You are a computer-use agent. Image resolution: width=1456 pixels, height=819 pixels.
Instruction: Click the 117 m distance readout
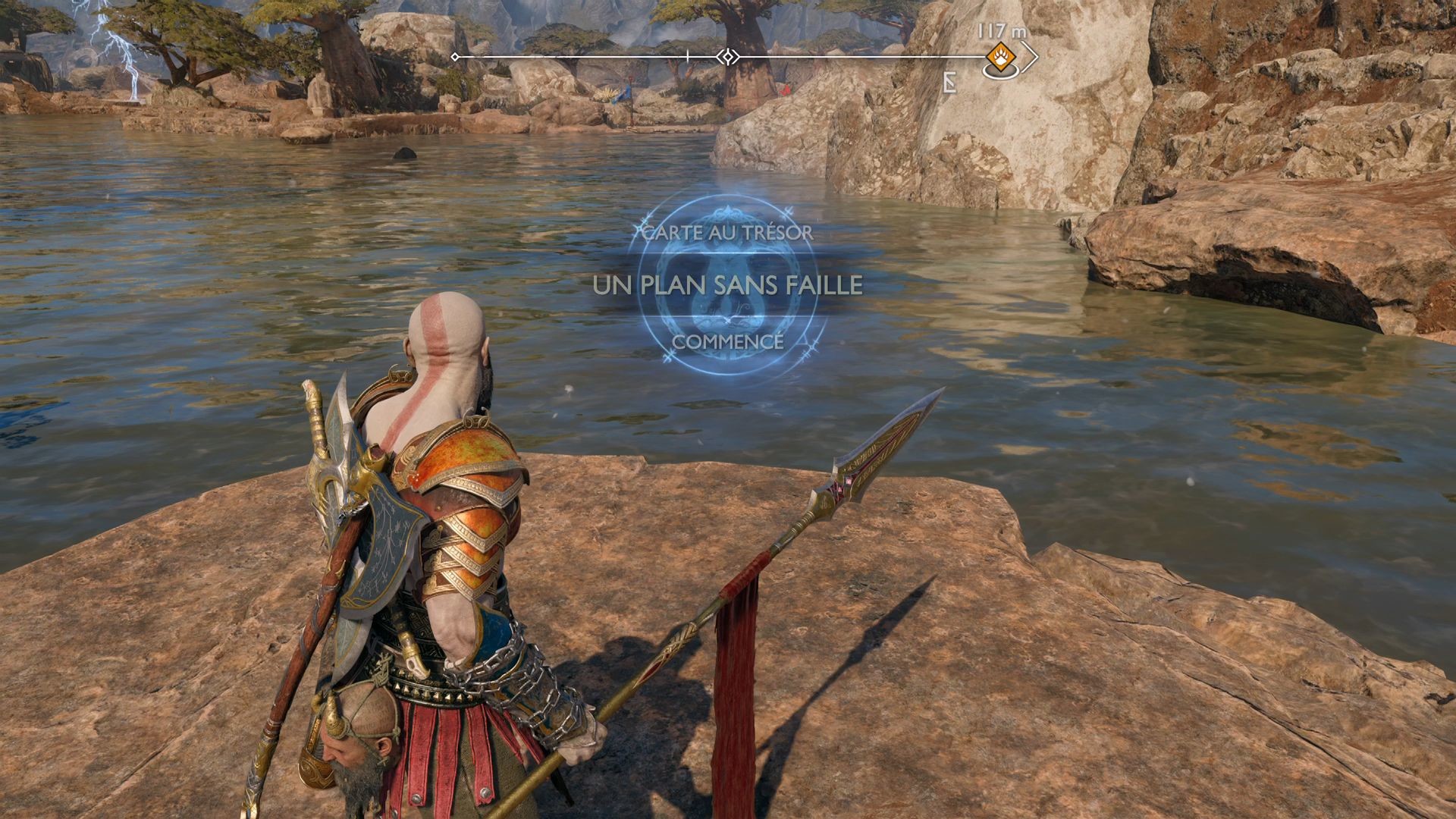(998, 32)
